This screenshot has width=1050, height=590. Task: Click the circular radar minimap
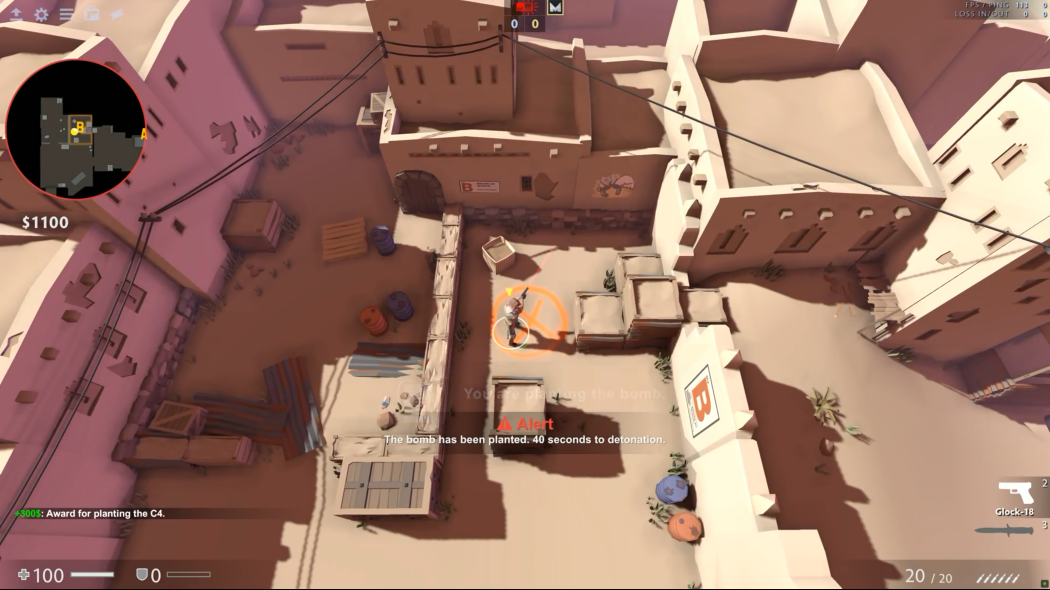(x=76, y=129)
